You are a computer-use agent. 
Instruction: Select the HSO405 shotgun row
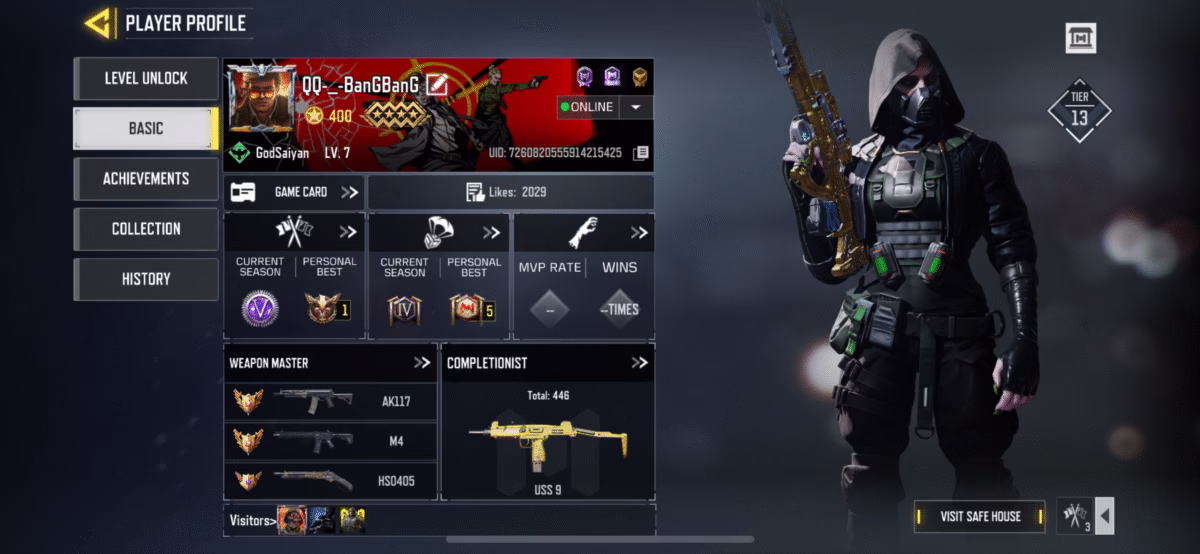click(x=330, y=480)
